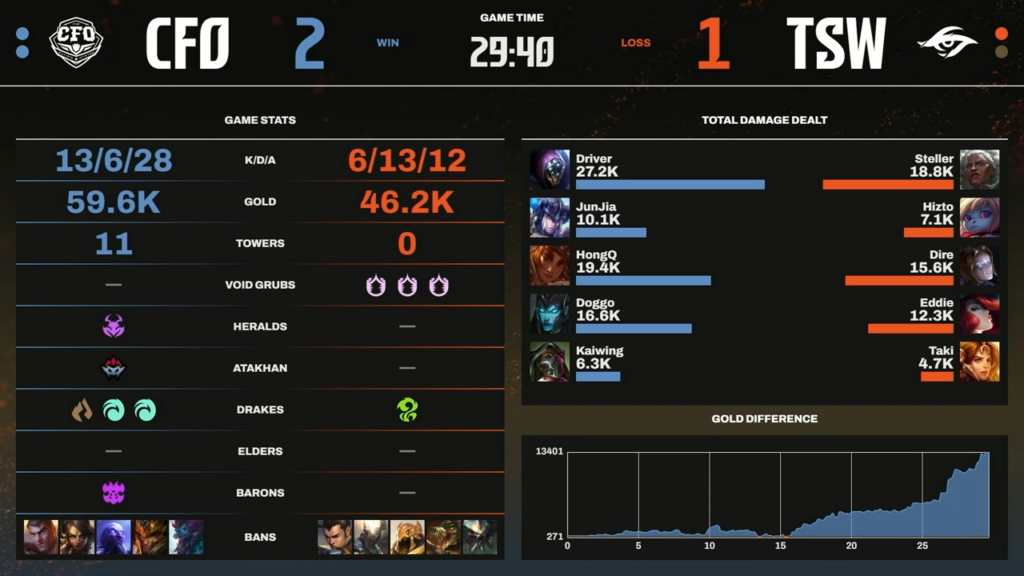
Task: Select Eddie's champion portrait
Action: 979,313
